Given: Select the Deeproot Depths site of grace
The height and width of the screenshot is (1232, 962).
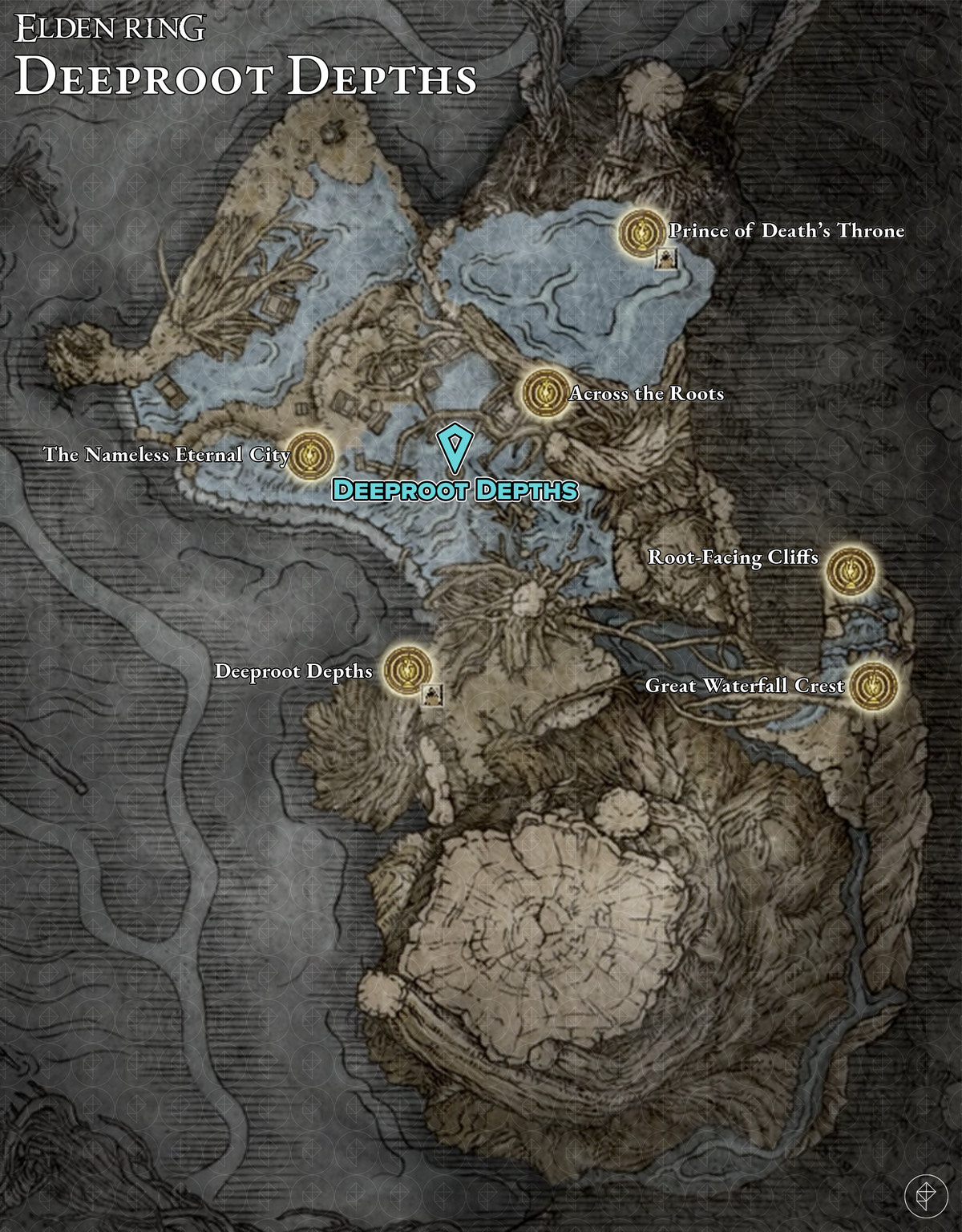Looking at the screenshot, I should tap(407, 671).
